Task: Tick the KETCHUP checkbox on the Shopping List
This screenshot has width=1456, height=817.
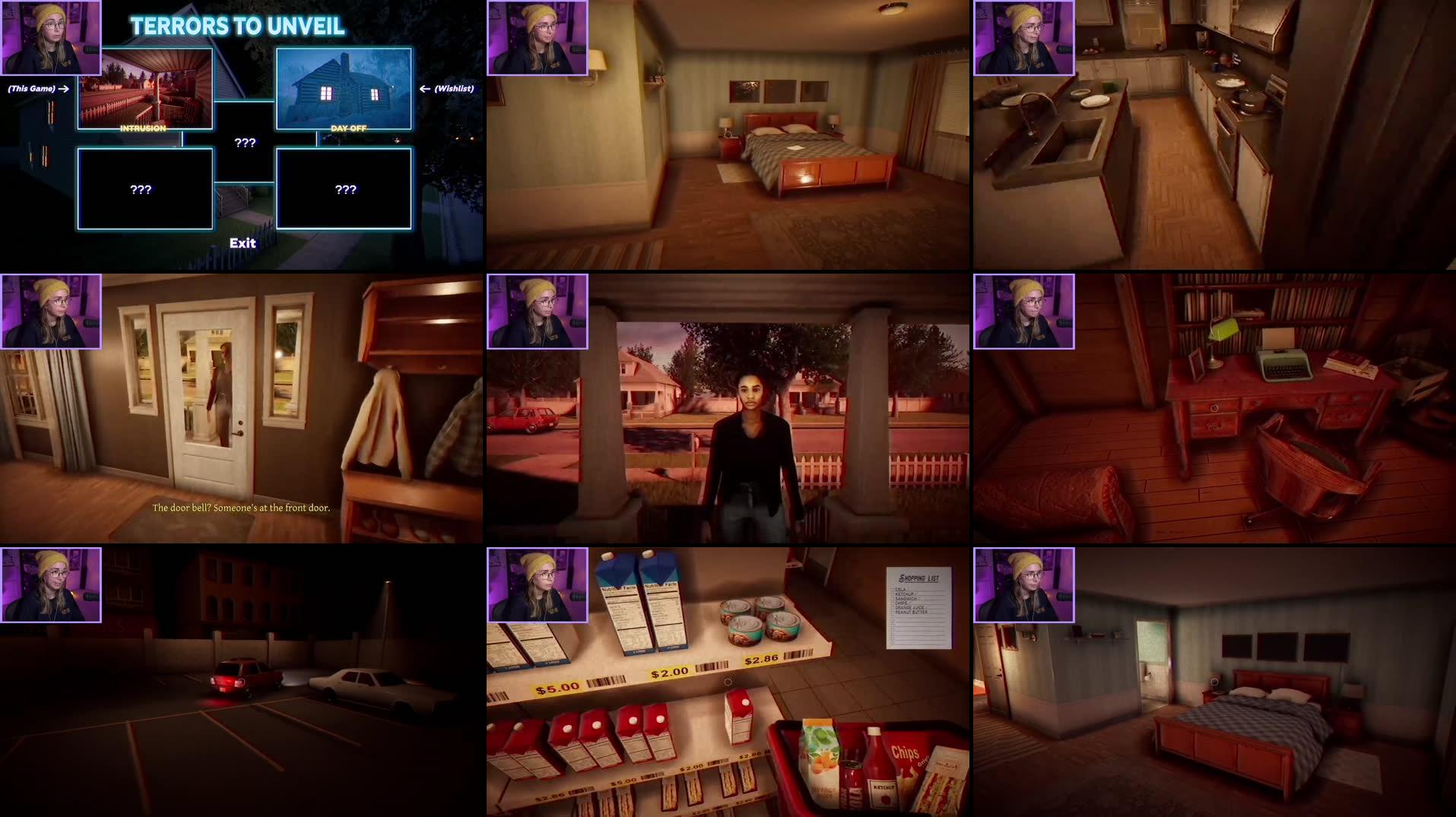Action: tap(892, 594)
